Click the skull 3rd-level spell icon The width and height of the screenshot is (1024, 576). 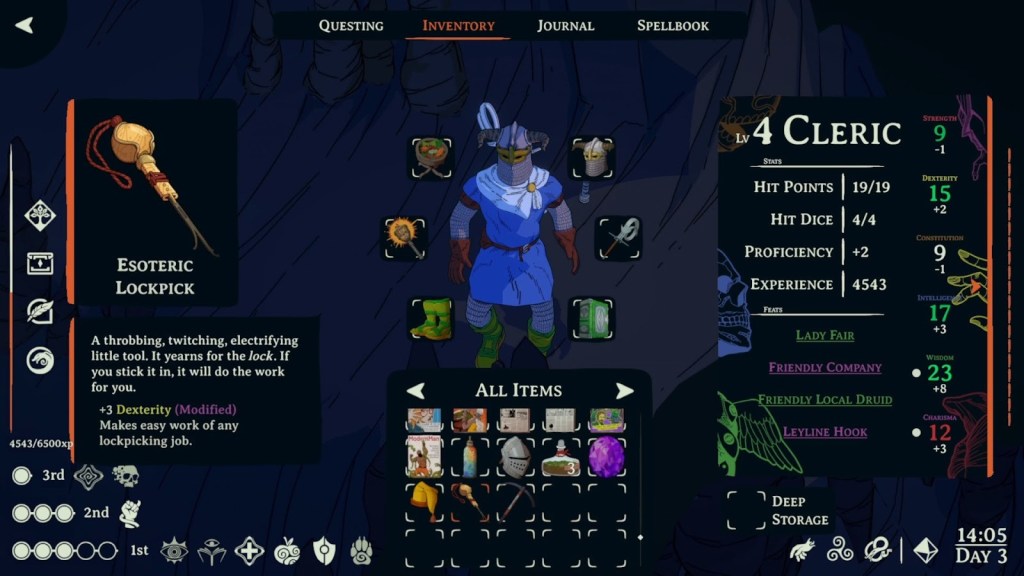(x=125, y=476)
